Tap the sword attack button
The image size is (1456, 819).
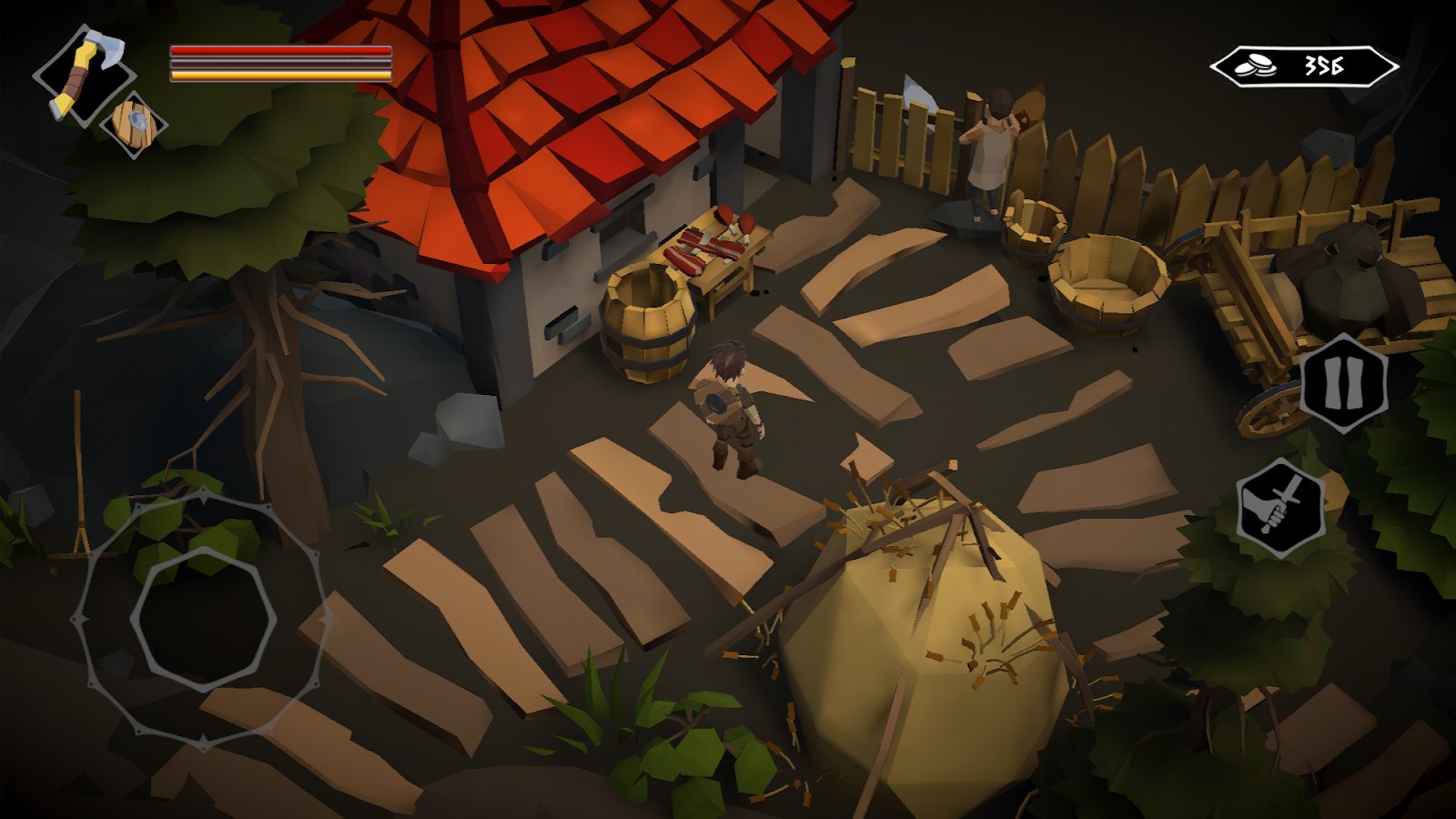point(1280,508)
